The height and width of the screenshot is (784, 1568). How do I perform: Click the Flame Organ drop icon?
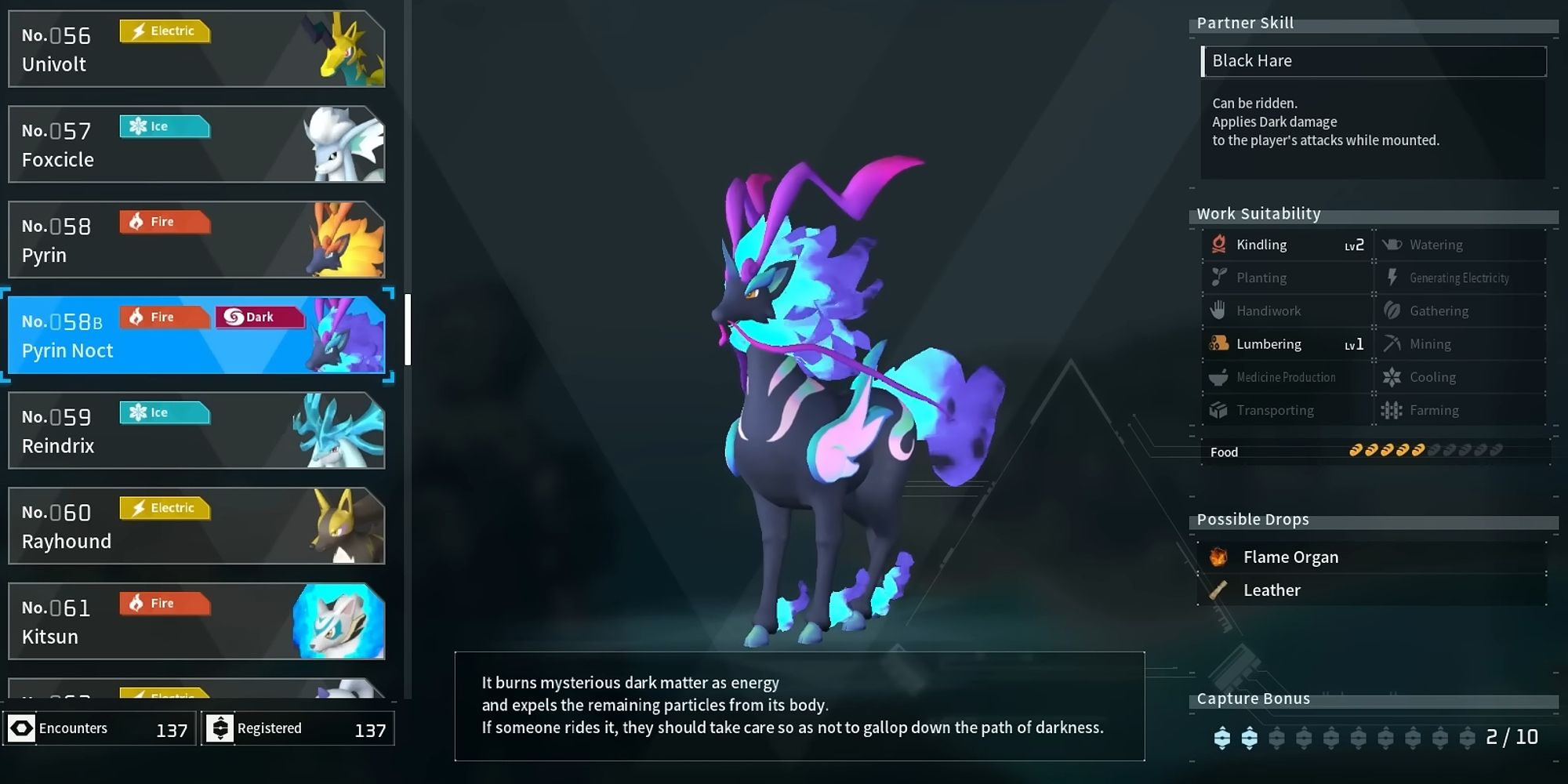(1218, 557)
